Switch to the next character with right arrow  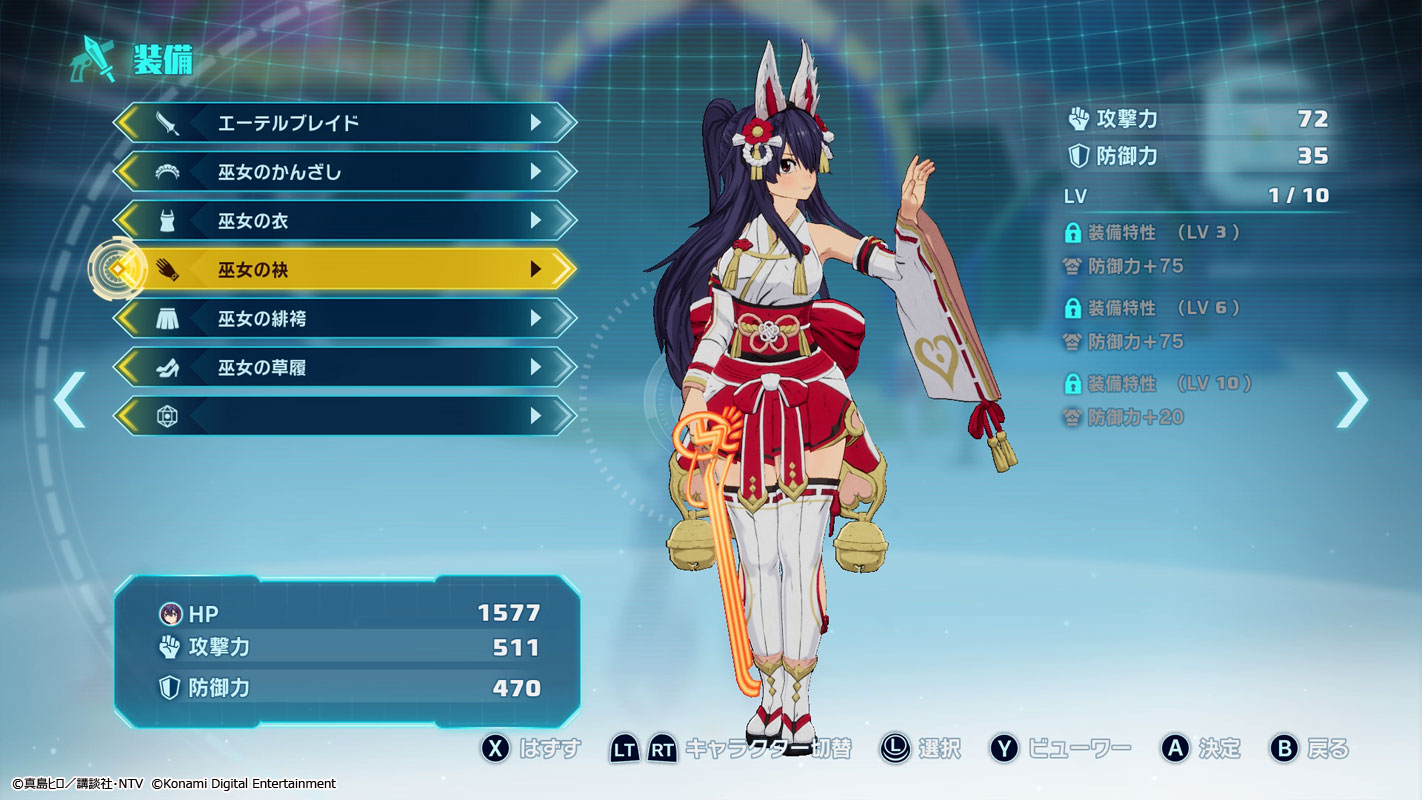(1351, 399)
